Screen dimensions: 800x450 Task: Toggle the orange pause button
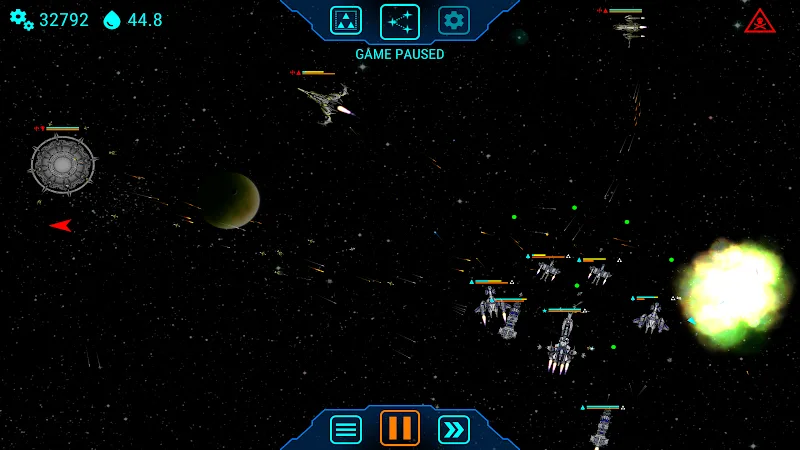tap(400, 428)
